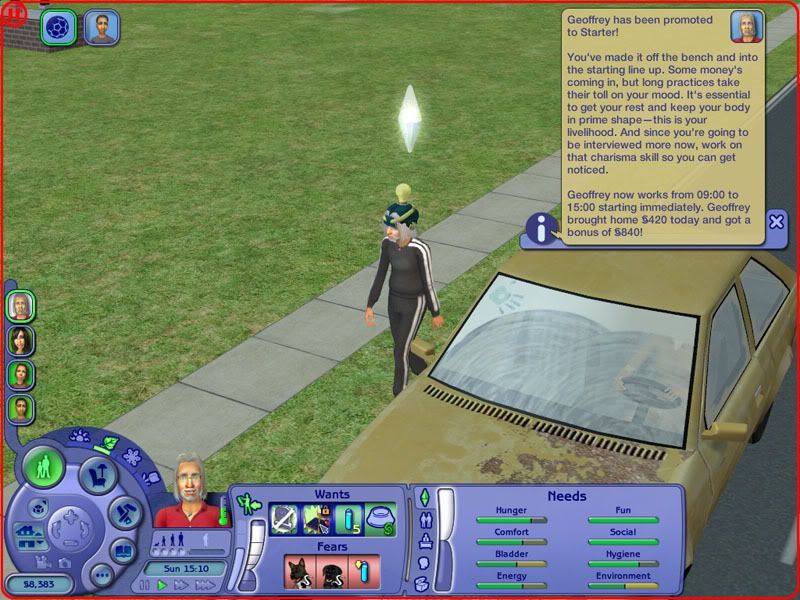Select the queued Sim portrait action
This screenshot has height=600, width=800.
tap(101, 28)
